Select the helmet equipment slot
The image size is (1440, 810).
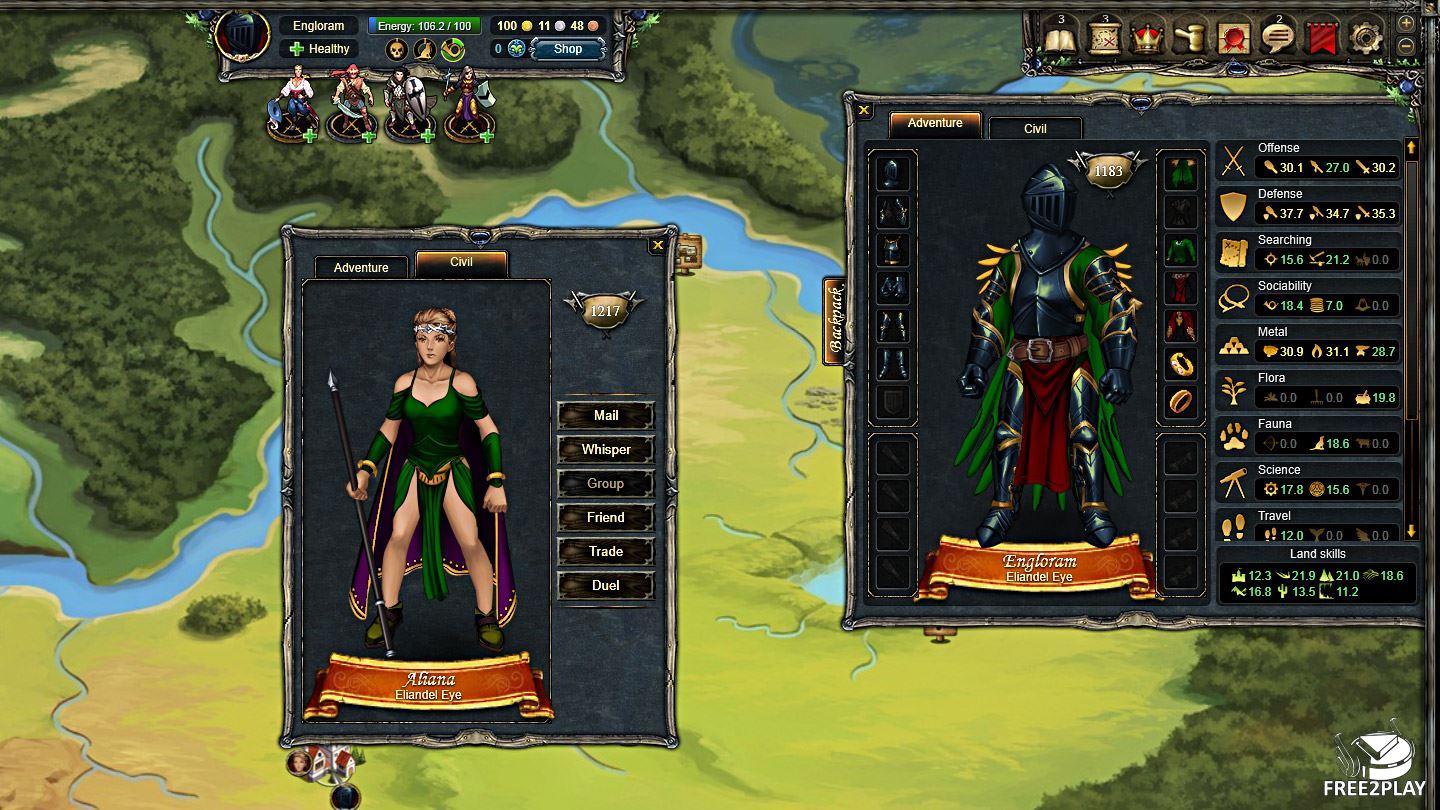893,174
